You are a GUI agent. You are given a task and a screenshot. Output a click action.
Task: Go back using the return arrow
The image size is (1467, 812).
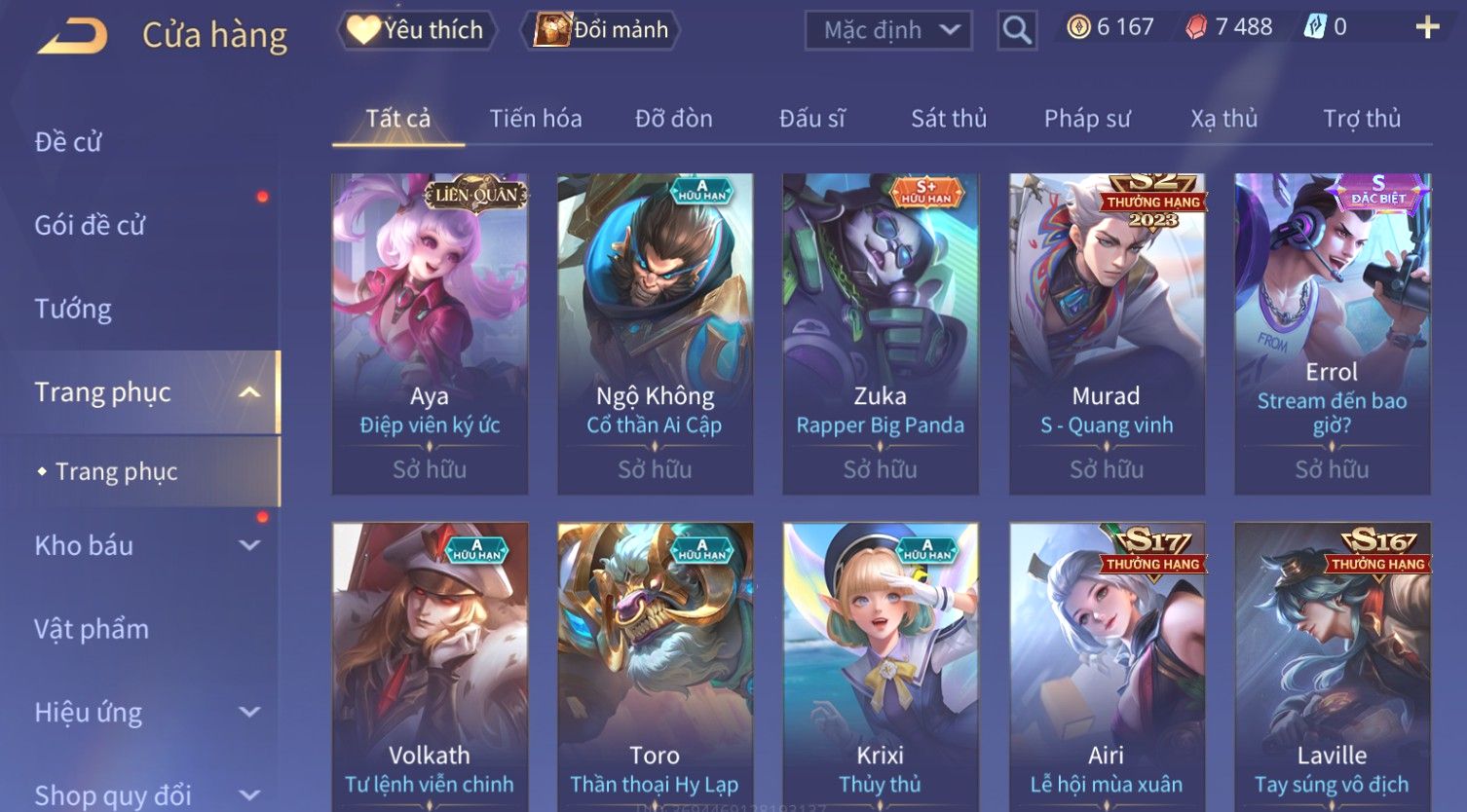point(73,36)
